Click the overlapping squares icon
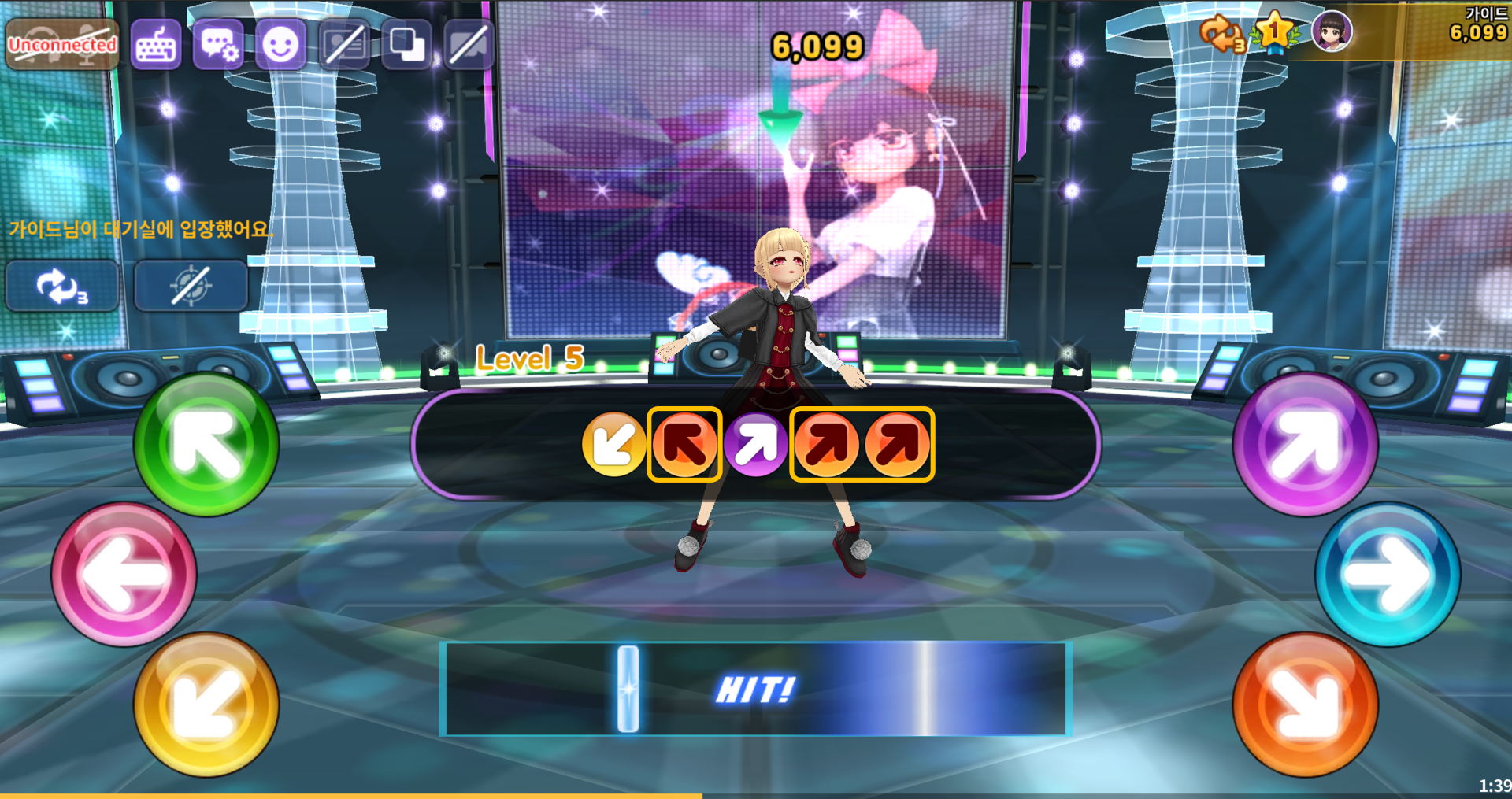Screen dimensions: 1512x799 coord(406,45)
